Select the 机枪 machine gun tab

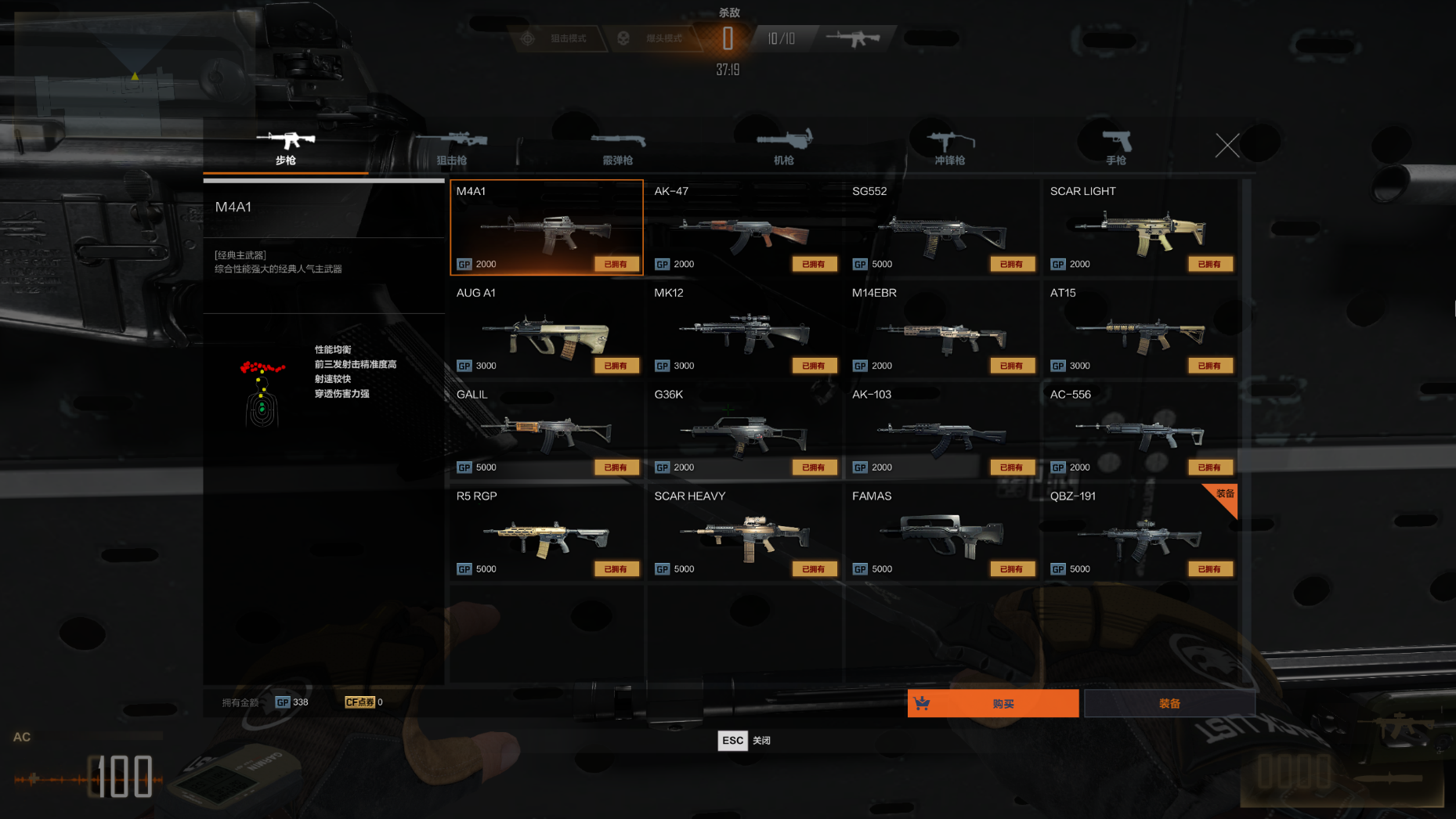point(784,147)
